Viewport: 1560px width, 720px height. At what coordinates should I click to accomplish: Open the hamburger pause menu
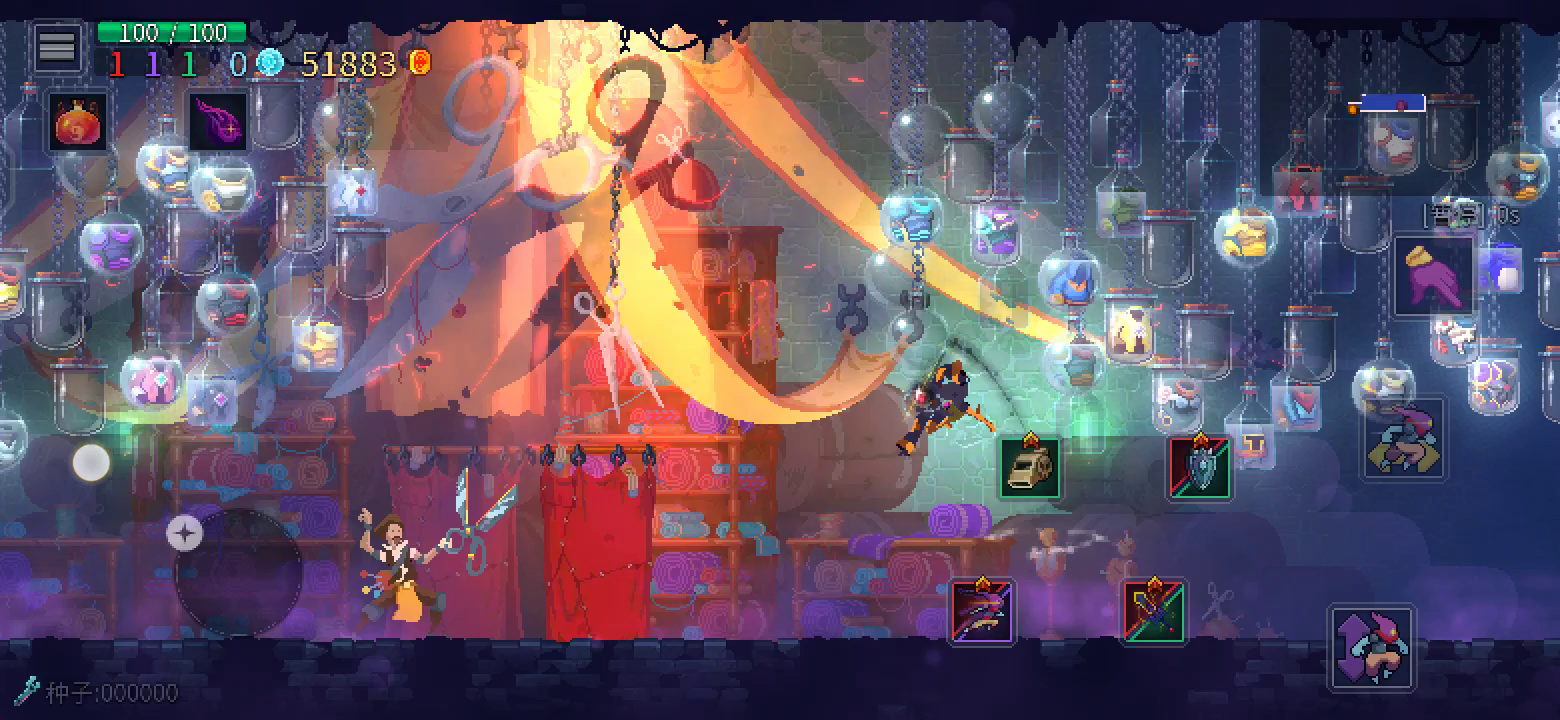coord(57,46)
